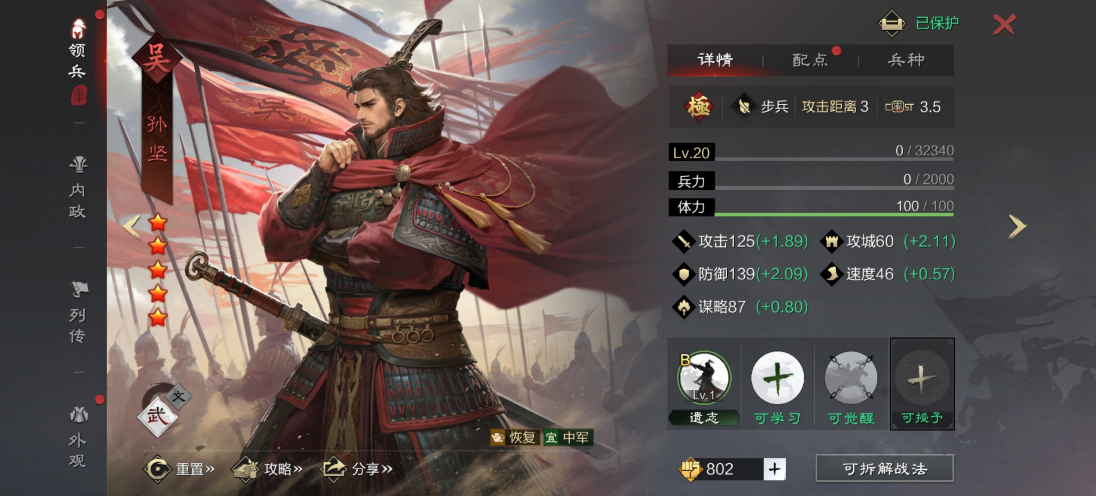Show the 列传 biography section
The width and height of the screenshot is (1096, 496).
(x=78, y=313)
